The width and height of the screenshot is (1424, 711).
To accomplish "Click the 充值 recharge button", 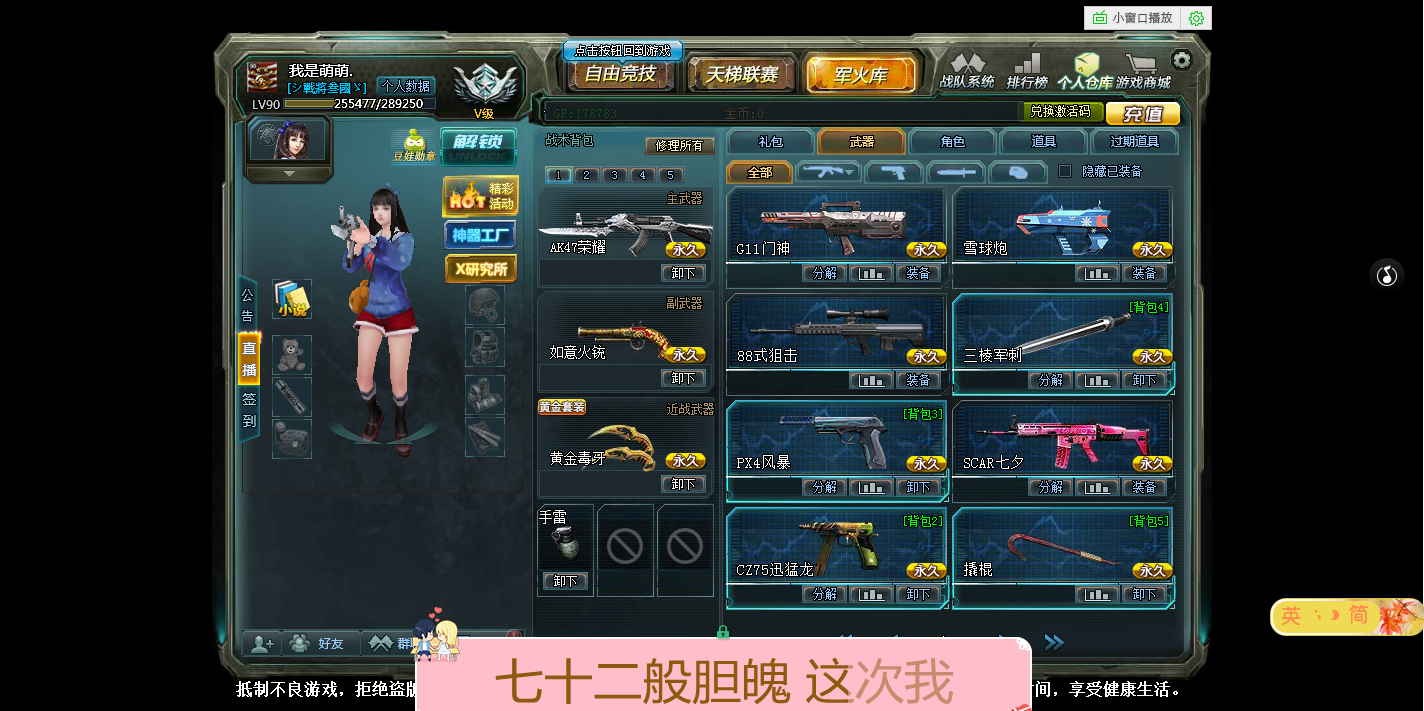I will click(1142, 114).
